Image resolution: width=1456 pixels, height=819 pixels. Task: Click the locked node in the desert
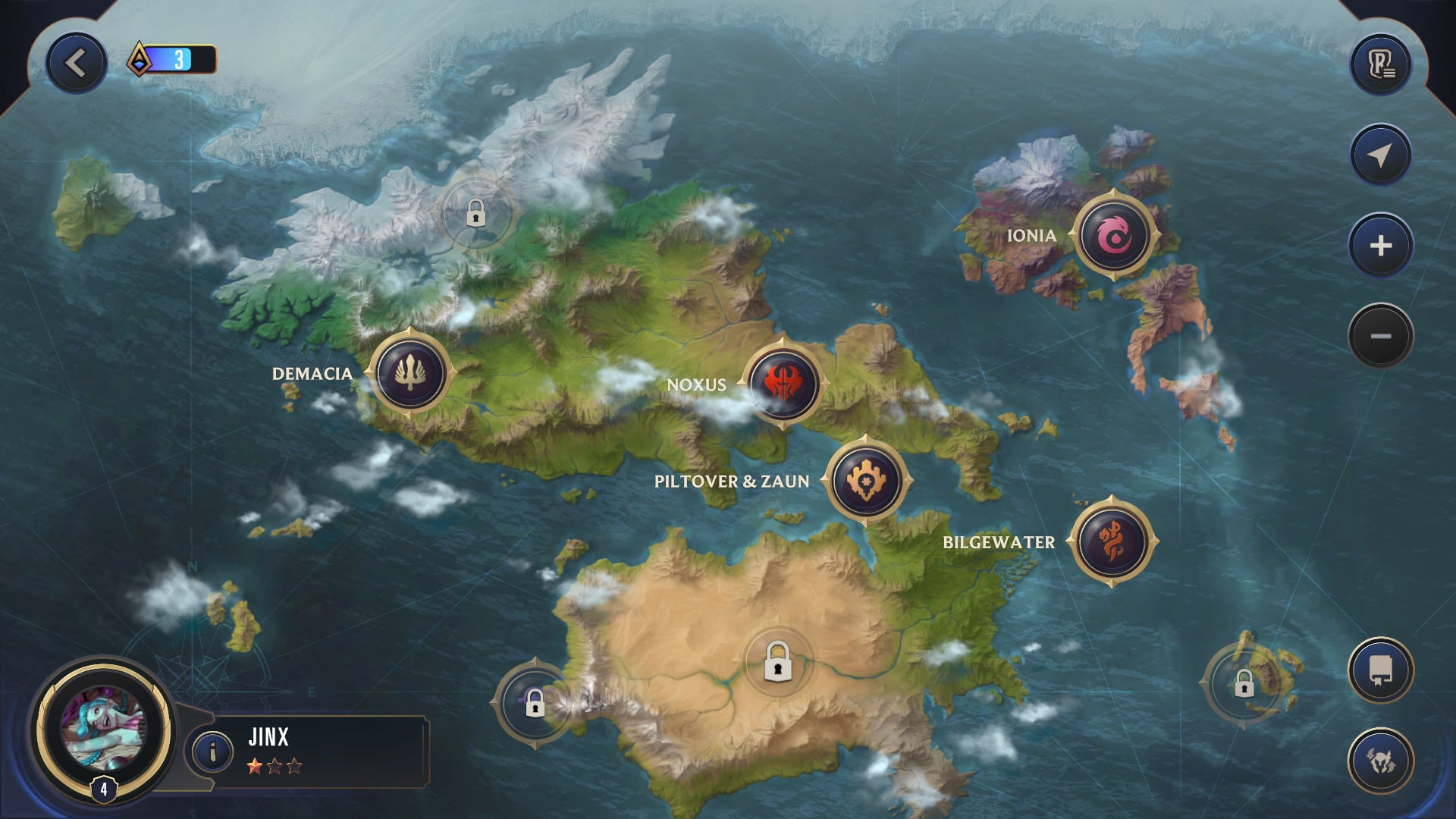coord(778,662)
